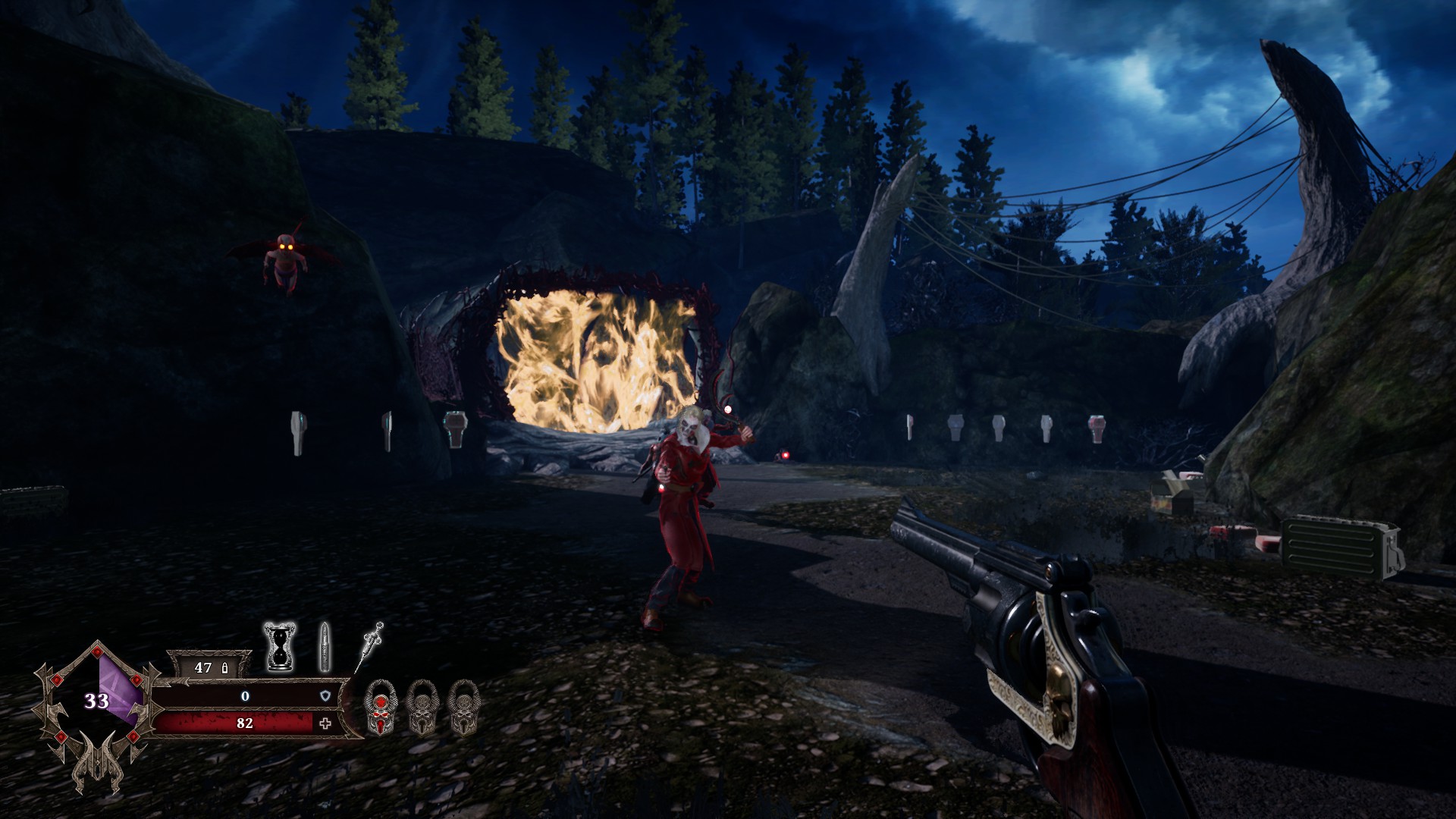Click the glowing red skull token
This screenshot has height=819, width=1456.
381,708
